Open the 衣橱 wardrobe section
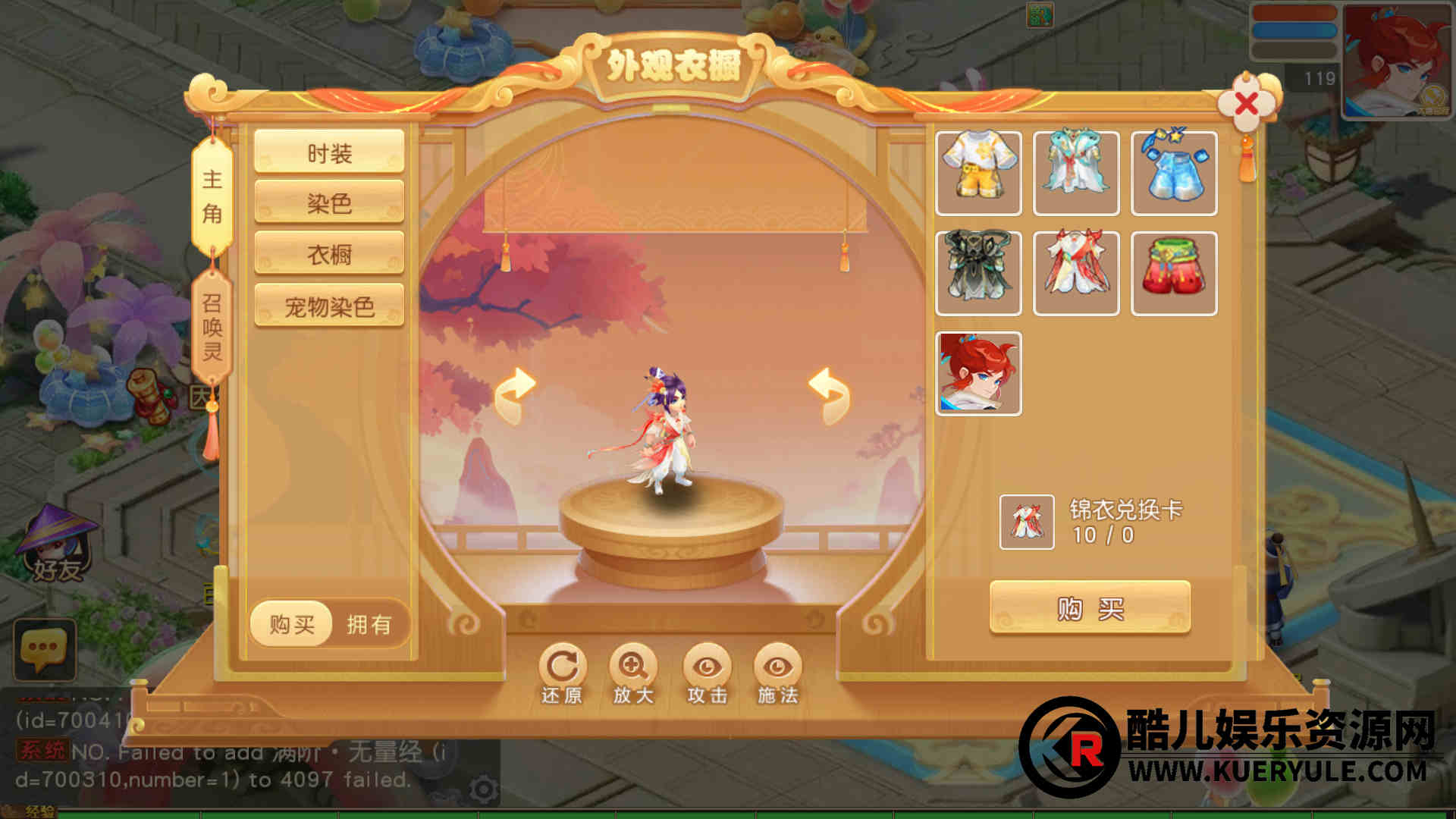The height and width of the screenshot is (819, 1456). click(329, 254)
